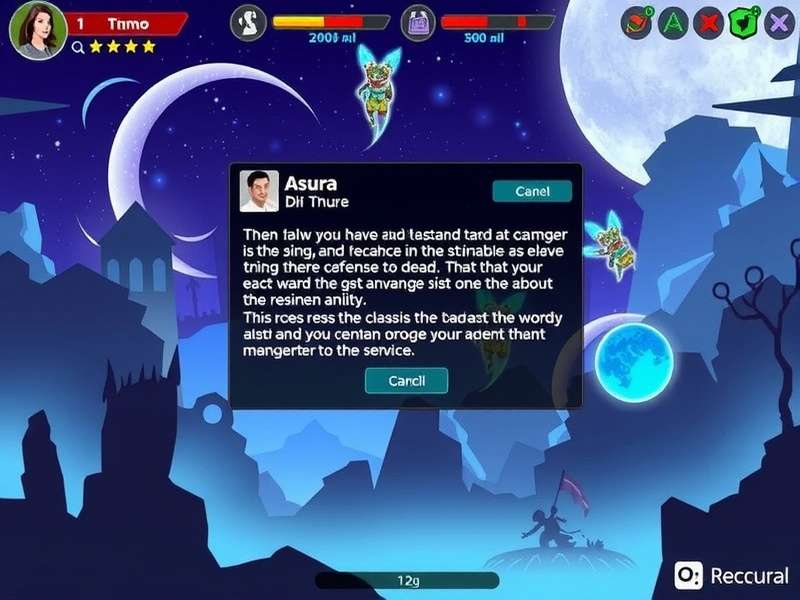Select the white silhouette icon by yellow bar
Screen dimensions: 800x600
point(248,23)
